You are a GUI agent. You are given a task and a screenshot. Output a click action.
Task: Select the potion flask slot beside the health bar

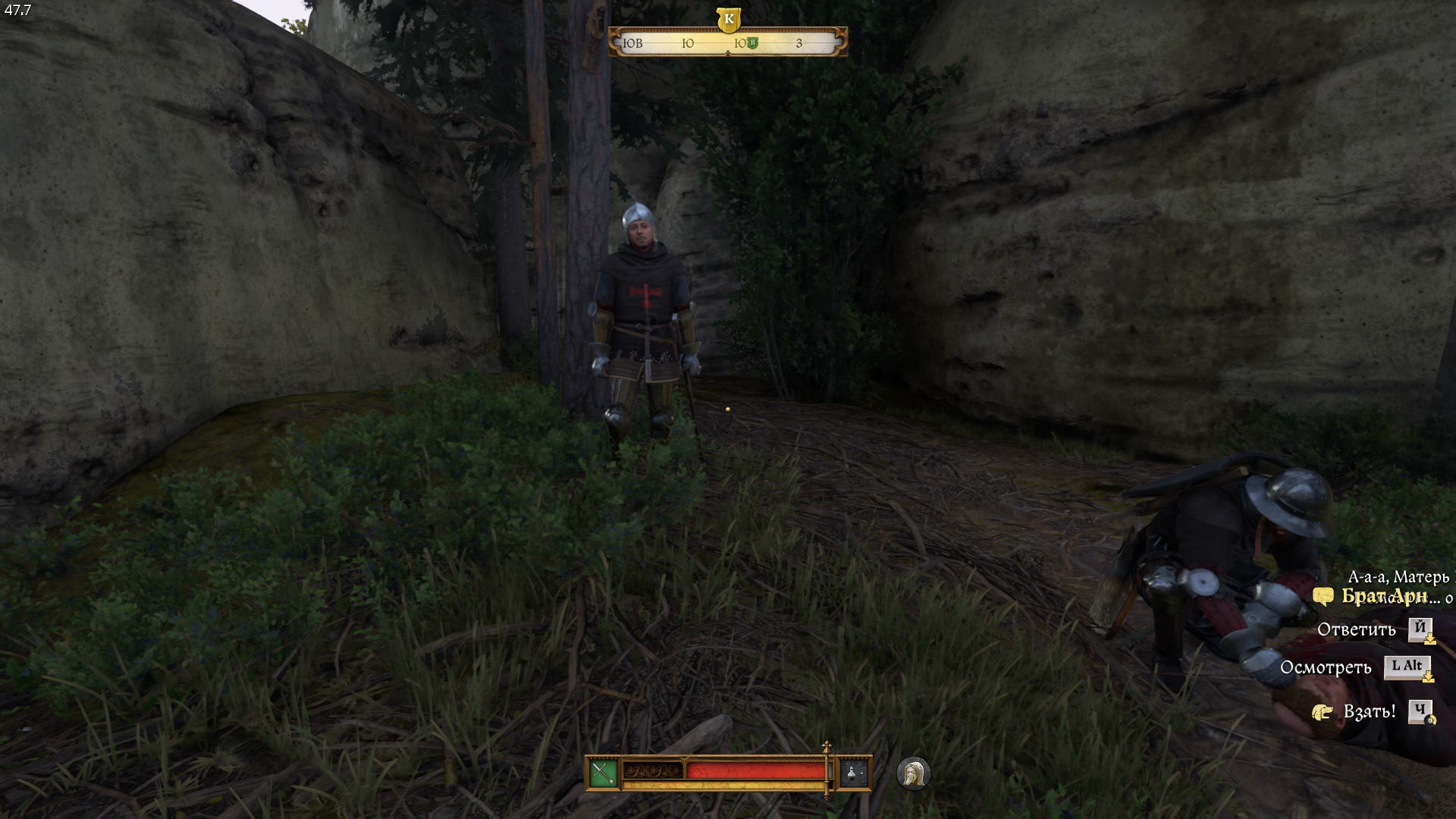[853, 773]
